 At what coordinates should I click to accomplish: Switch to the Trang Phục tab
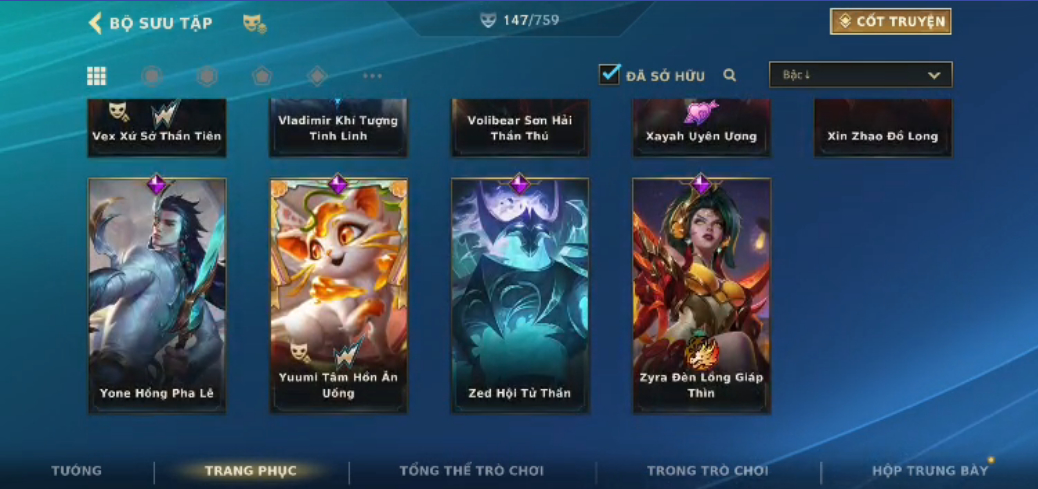click(251, 471)
